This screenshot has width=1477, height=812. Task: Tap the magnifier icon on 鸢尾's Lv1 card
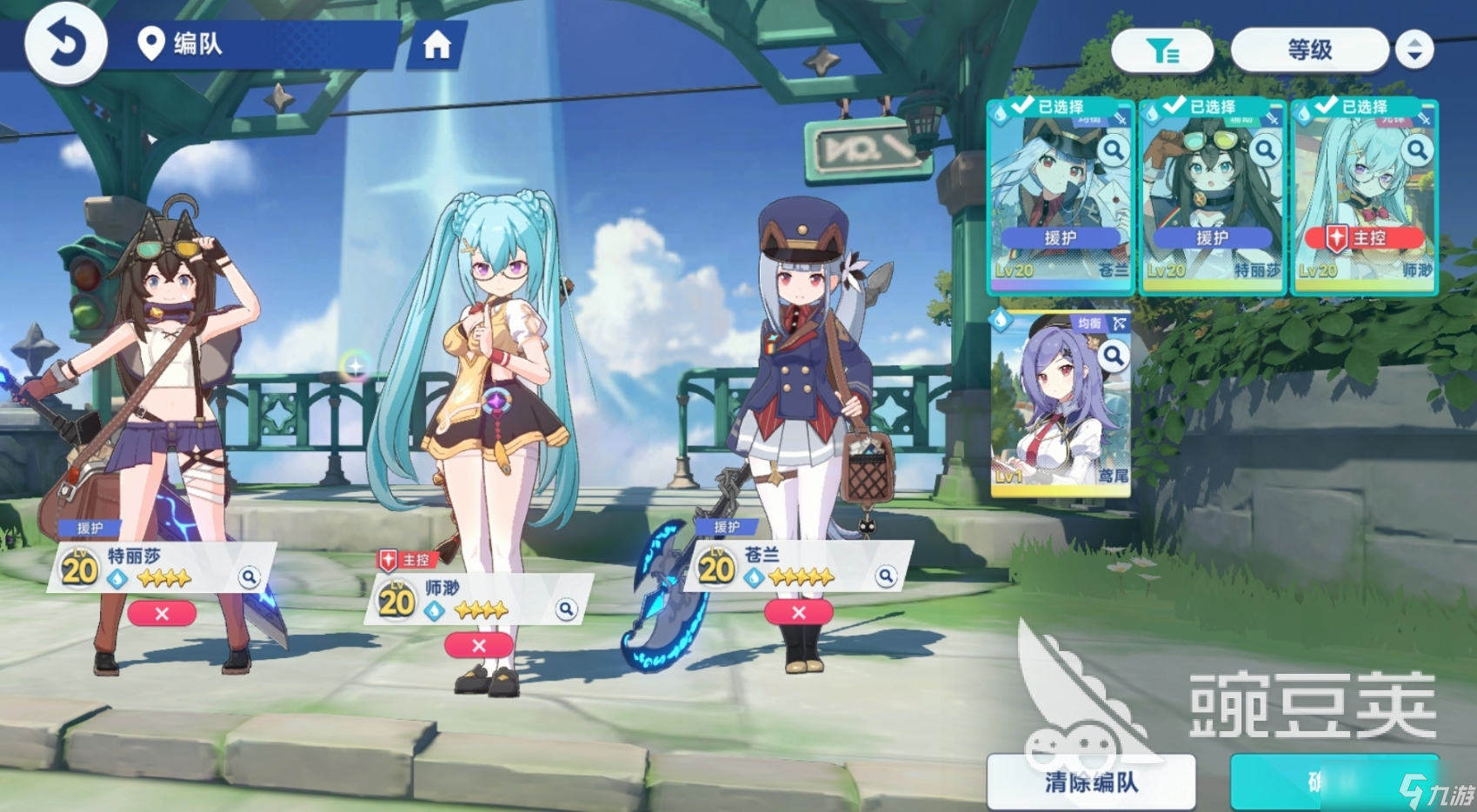tap(1114, 354)
